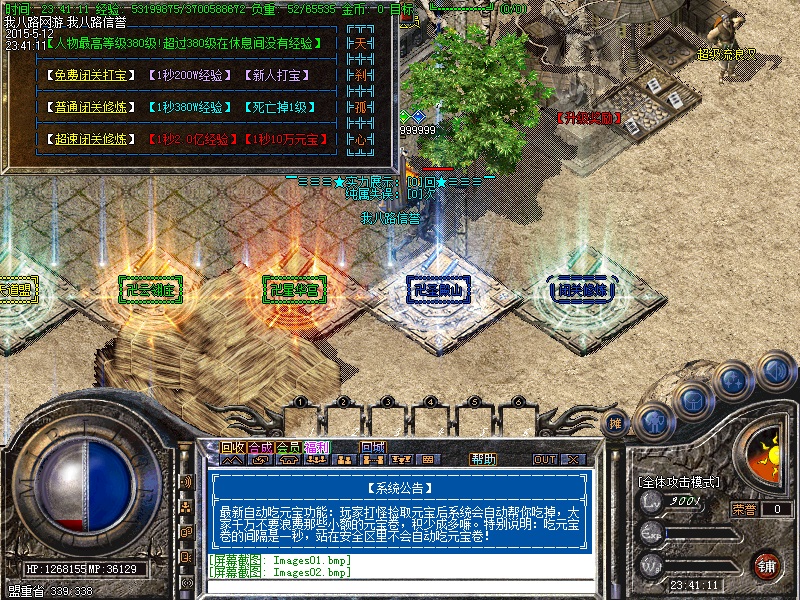Open the 帮助 help button
Viewport: 800px width, 600px height.
[483, 459]
